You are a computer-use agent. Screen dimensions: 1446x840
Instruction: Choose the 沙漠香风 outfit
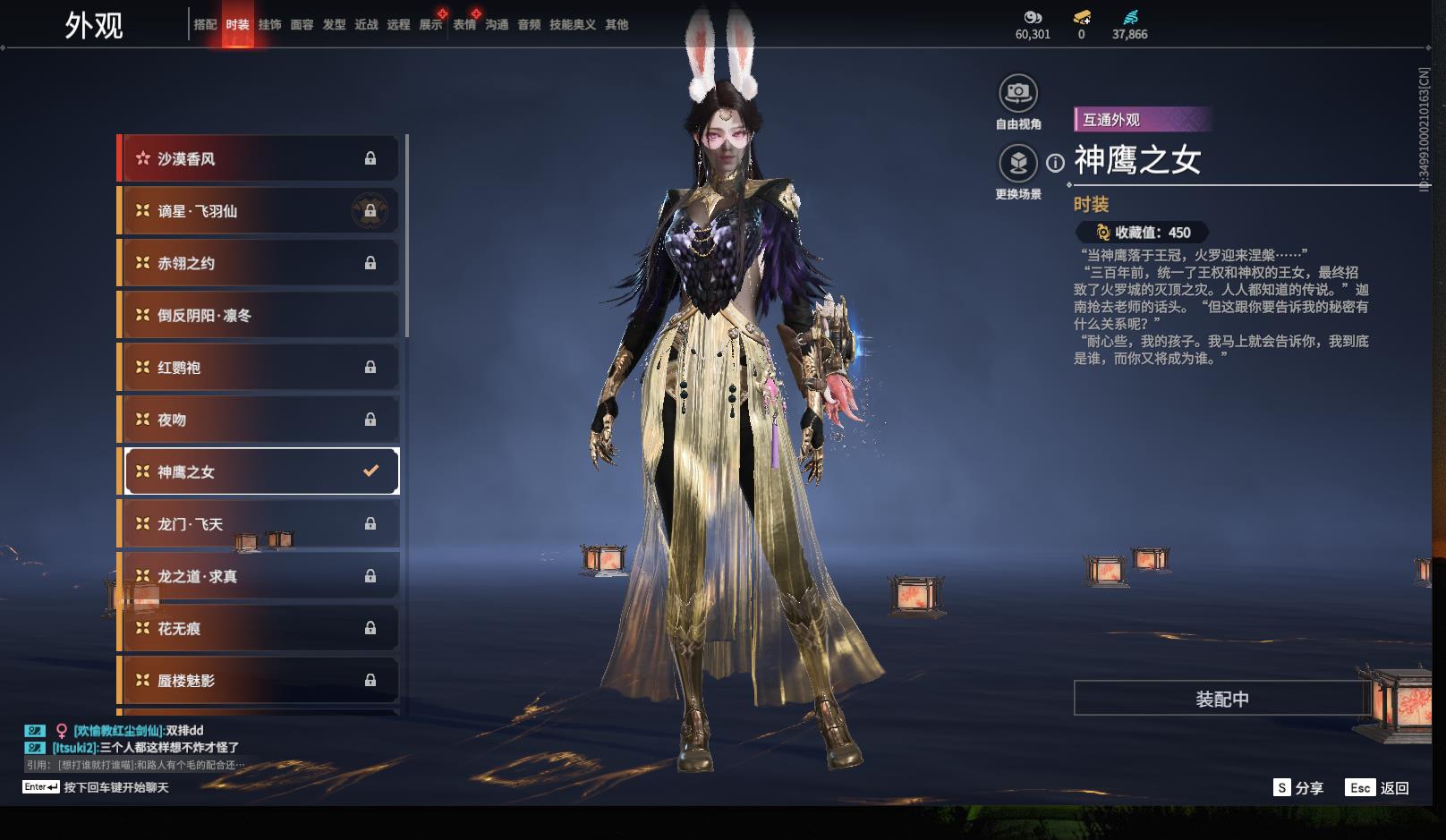tap(259, 159)
